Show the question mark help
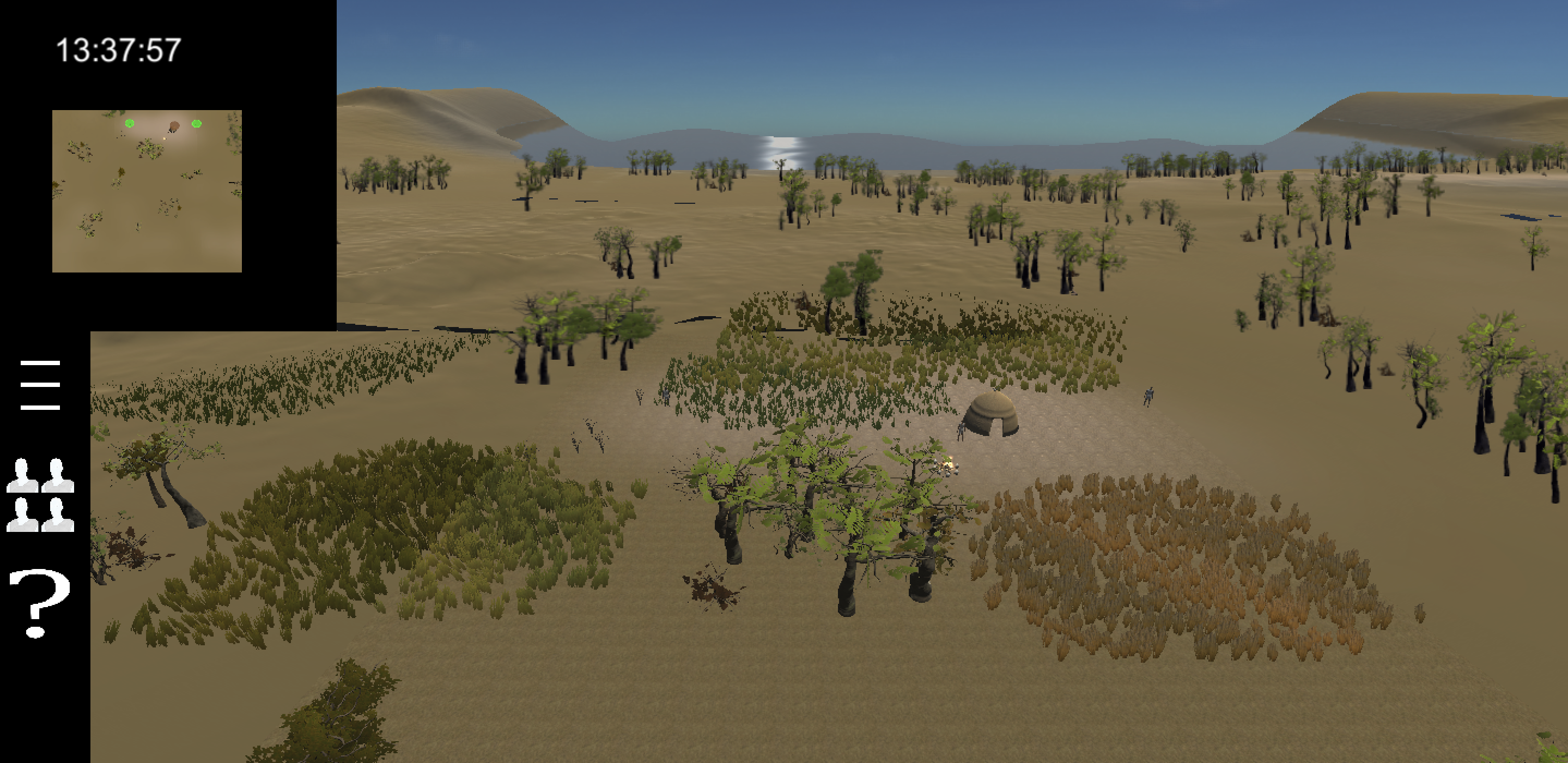The height and width of the screenshot is (763, 1568). click(39, 603)
